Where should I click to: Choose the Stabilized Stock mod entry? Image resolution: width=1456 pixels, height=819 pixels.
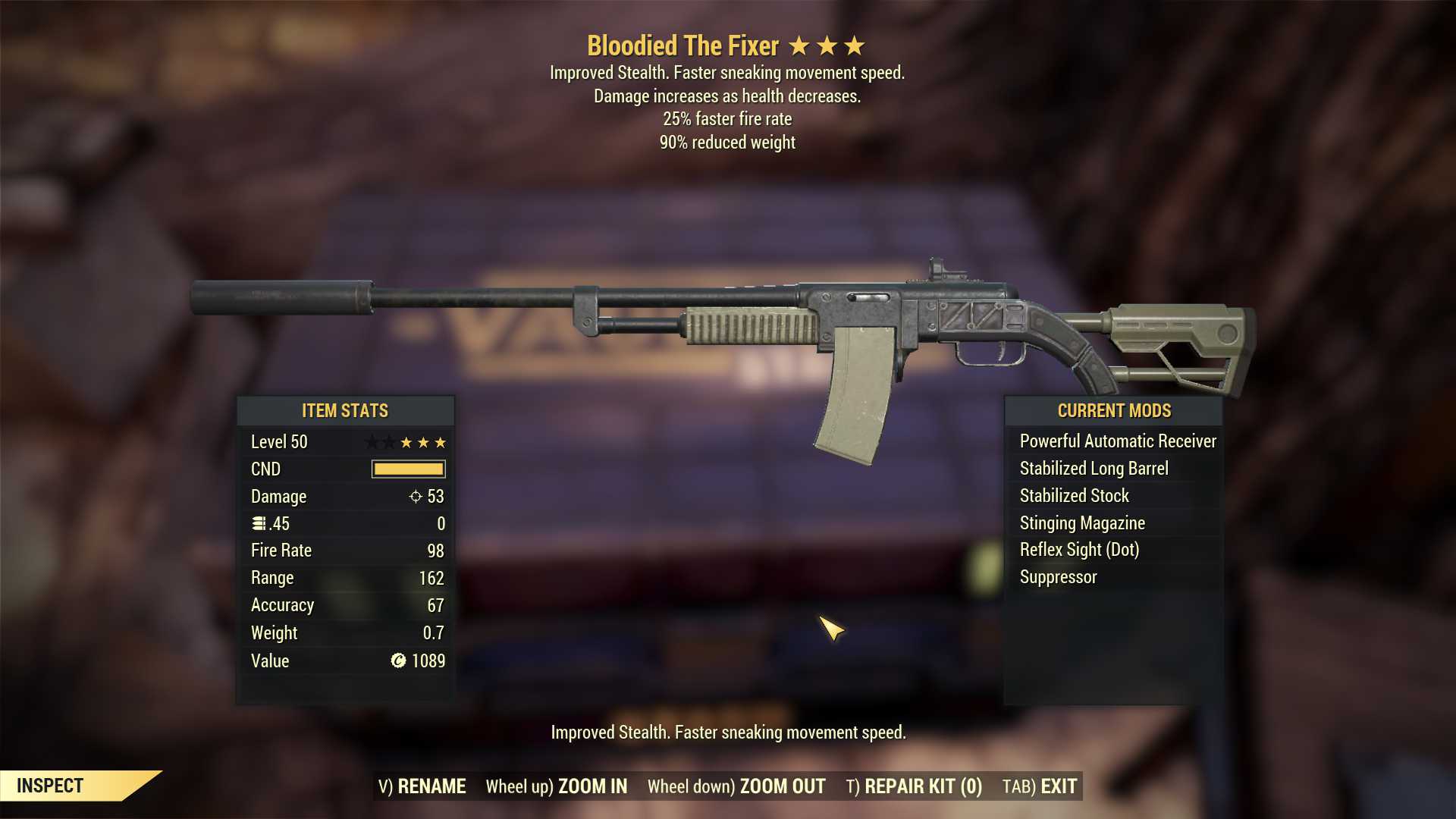[1074, 496]
